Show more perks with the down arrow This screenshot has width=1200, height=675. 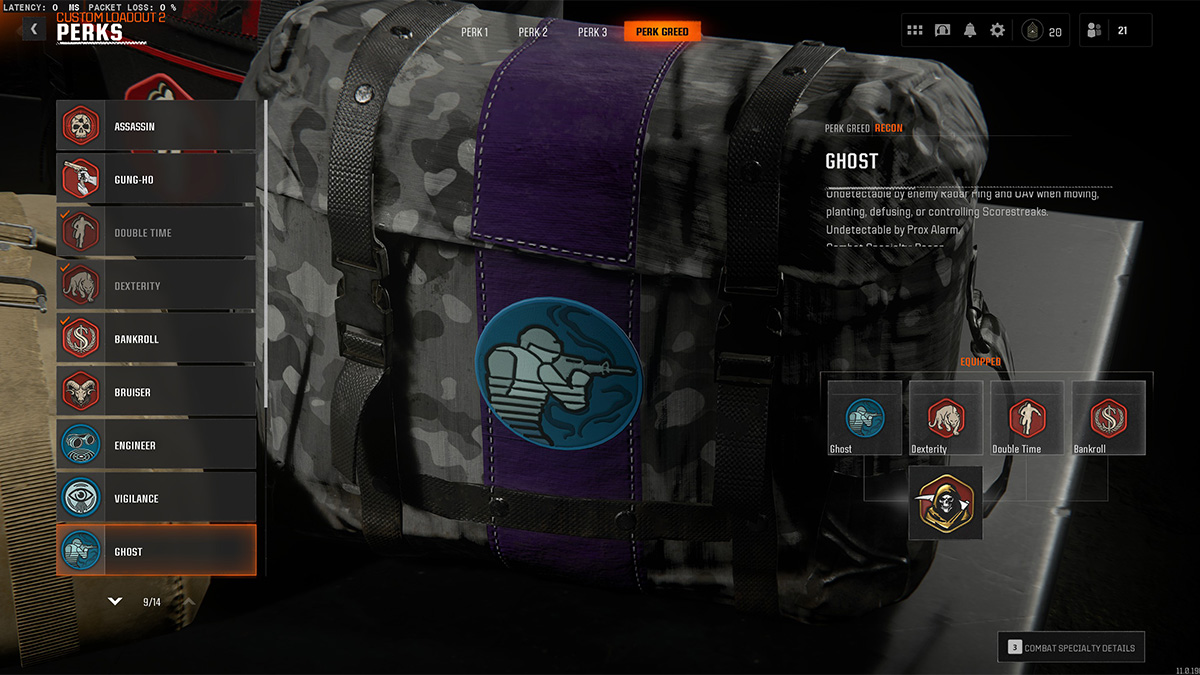(115, 602)
